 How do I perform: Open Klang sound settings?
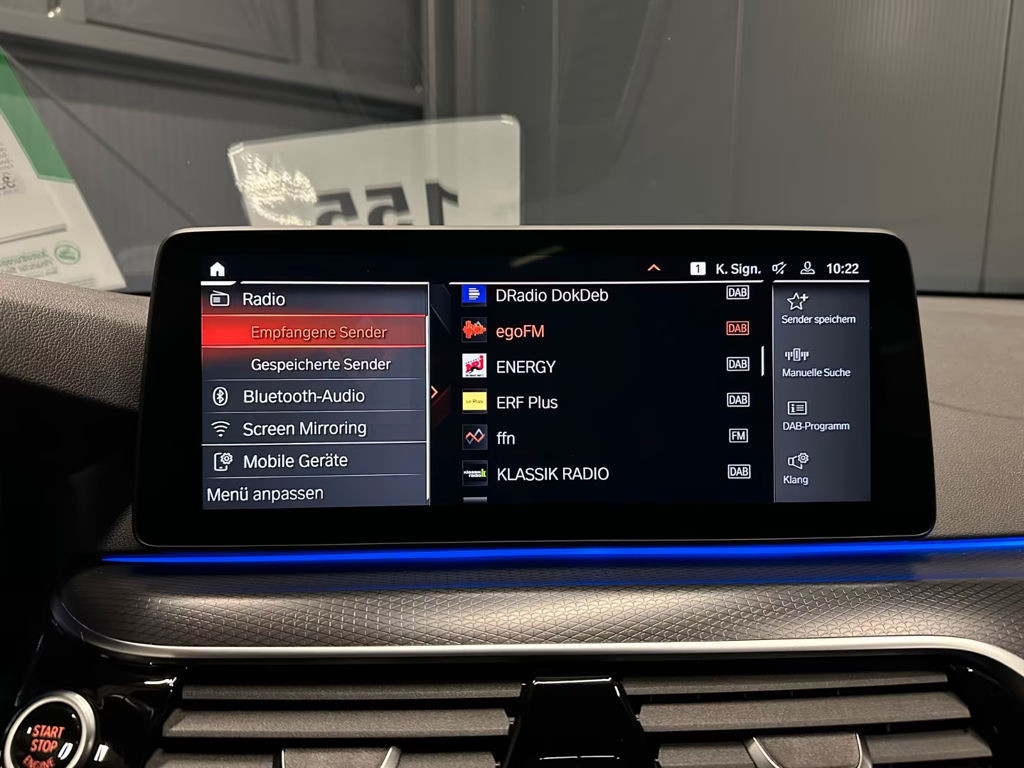[x=796, y=468]
